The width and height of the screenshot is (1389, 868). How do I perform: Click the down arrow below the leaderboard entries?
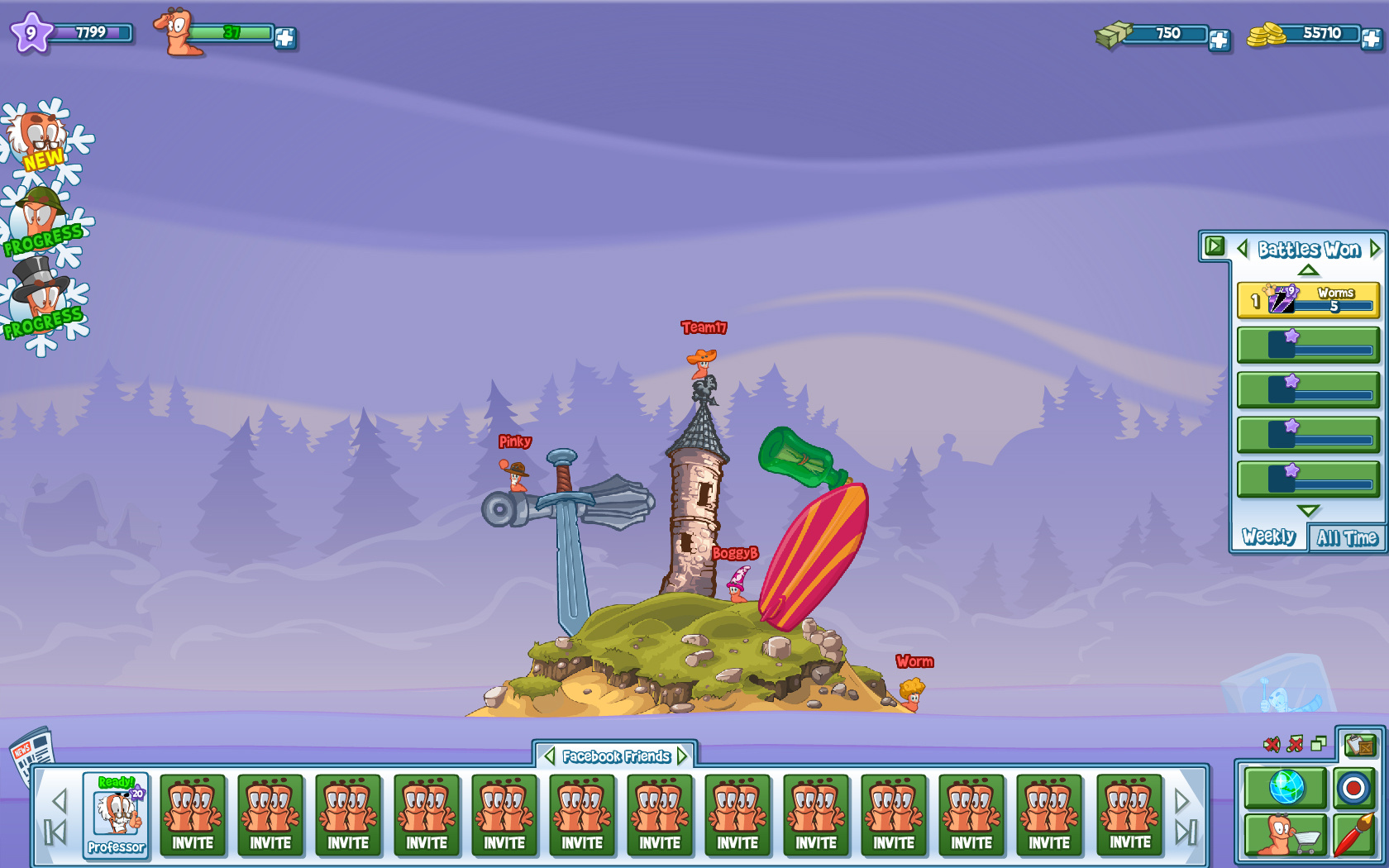click(1307, 511)
